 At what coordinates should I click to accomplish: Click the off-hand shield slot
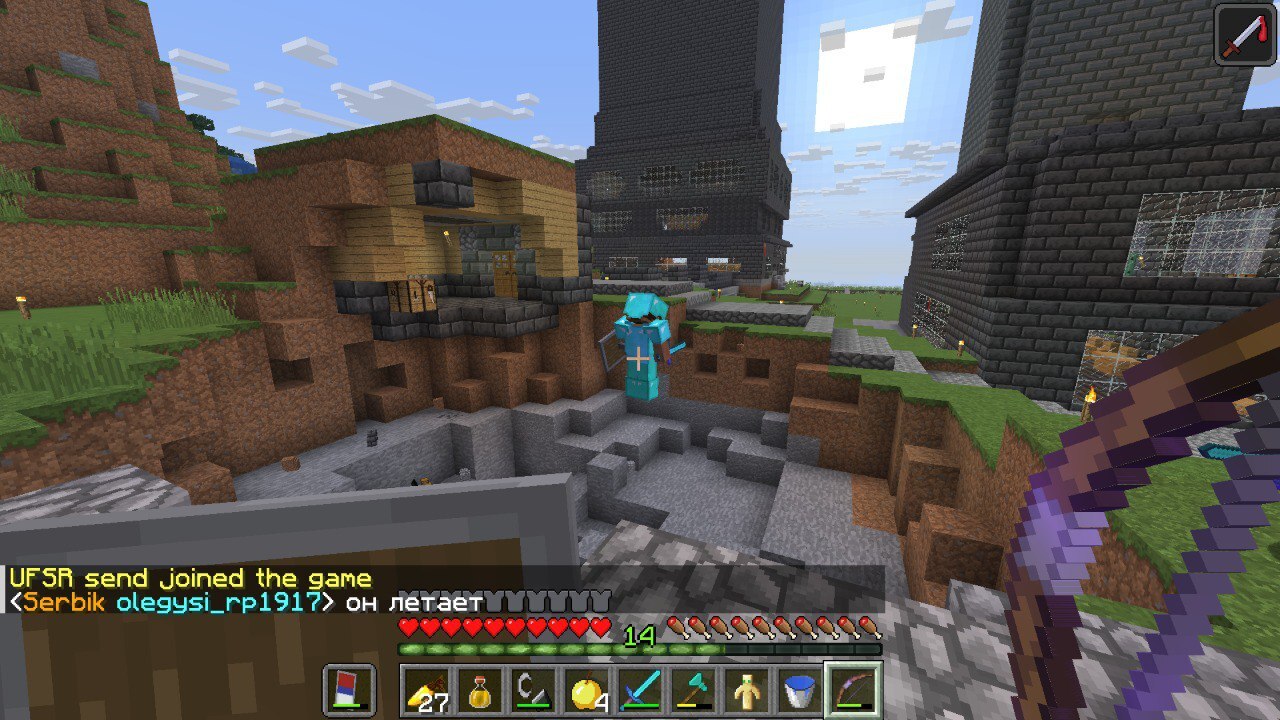pyautogui.click(x=350, y=691)
